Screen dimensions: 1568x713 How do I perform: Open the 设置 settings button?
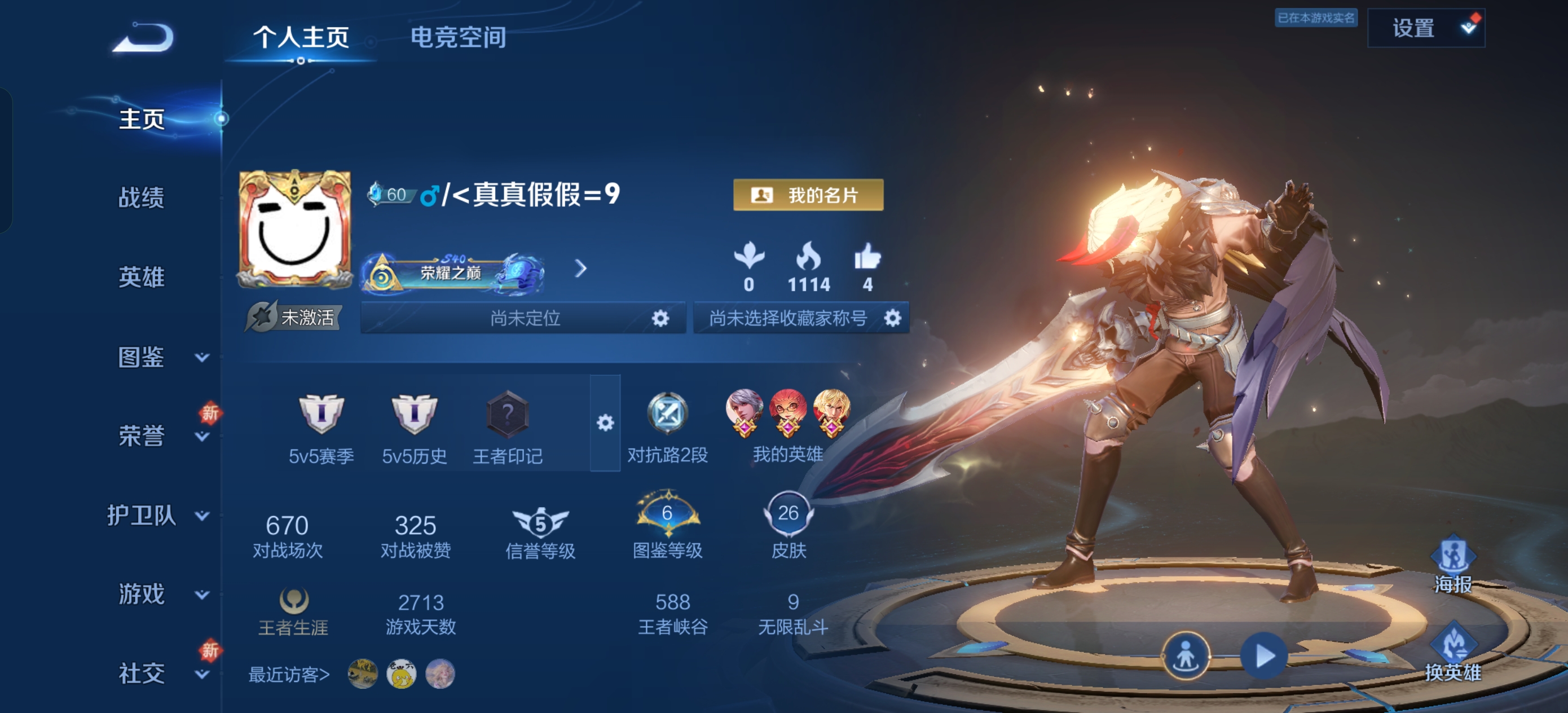1425,28
